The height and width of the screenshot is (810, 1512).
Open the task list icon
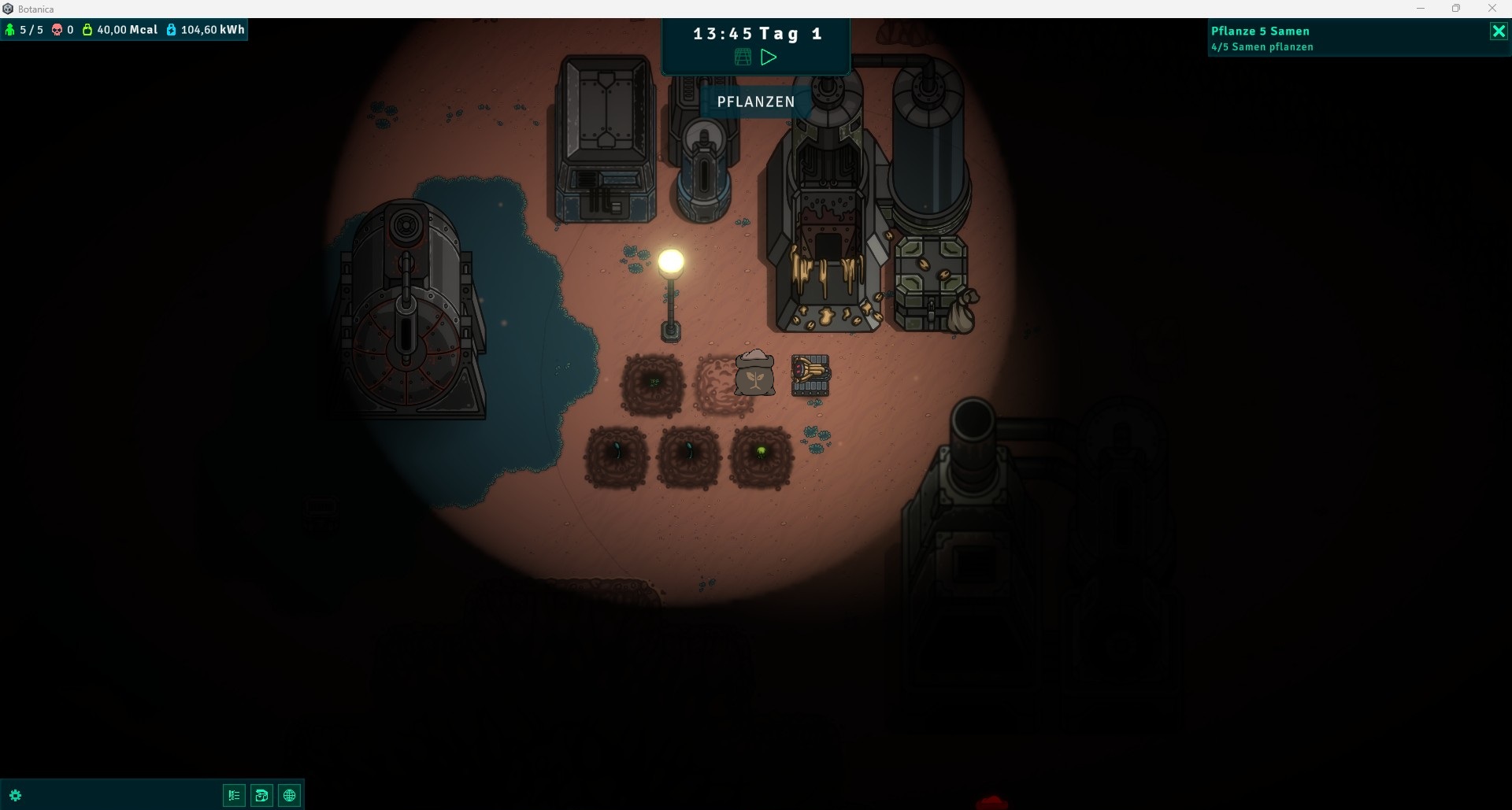(234, 795)
